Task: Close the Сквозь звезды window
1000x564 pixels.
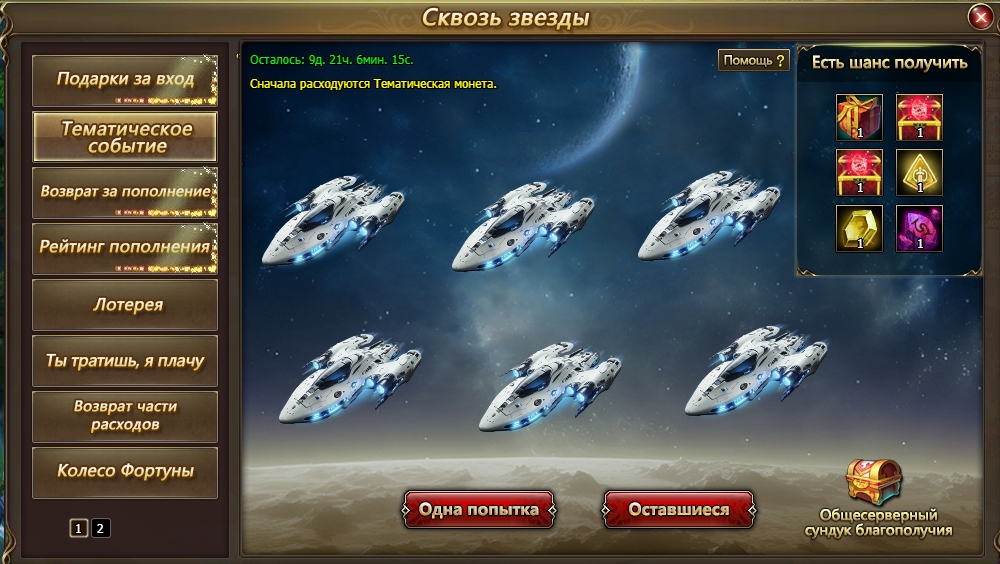Action: (980, 17)
